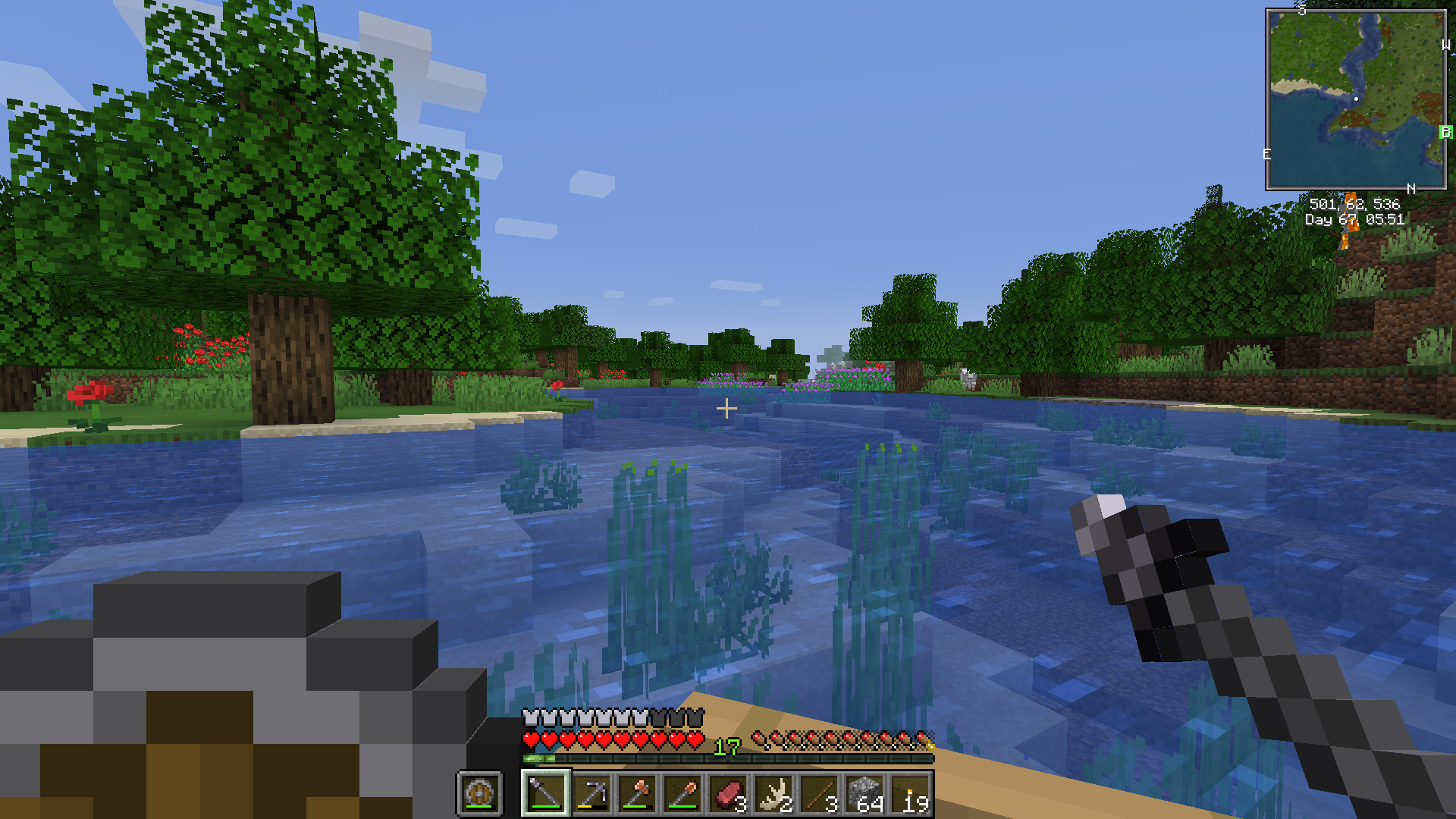The image size is (1456, 819).
Task: Select the torch stack of 19
Action: (x=912, y=793)
